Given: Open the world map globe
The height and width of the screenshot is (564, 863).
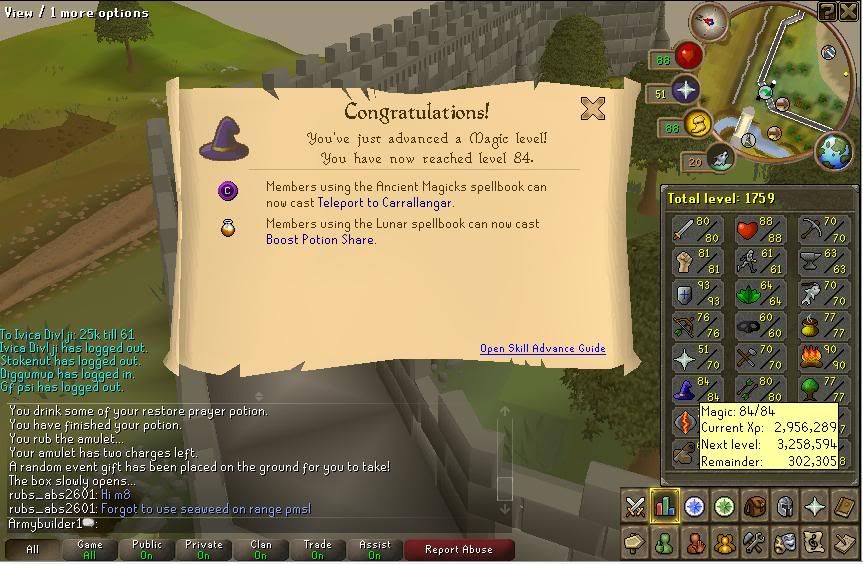Looking at the screenshot, I should pyautogui.click(x=833, y=150).
